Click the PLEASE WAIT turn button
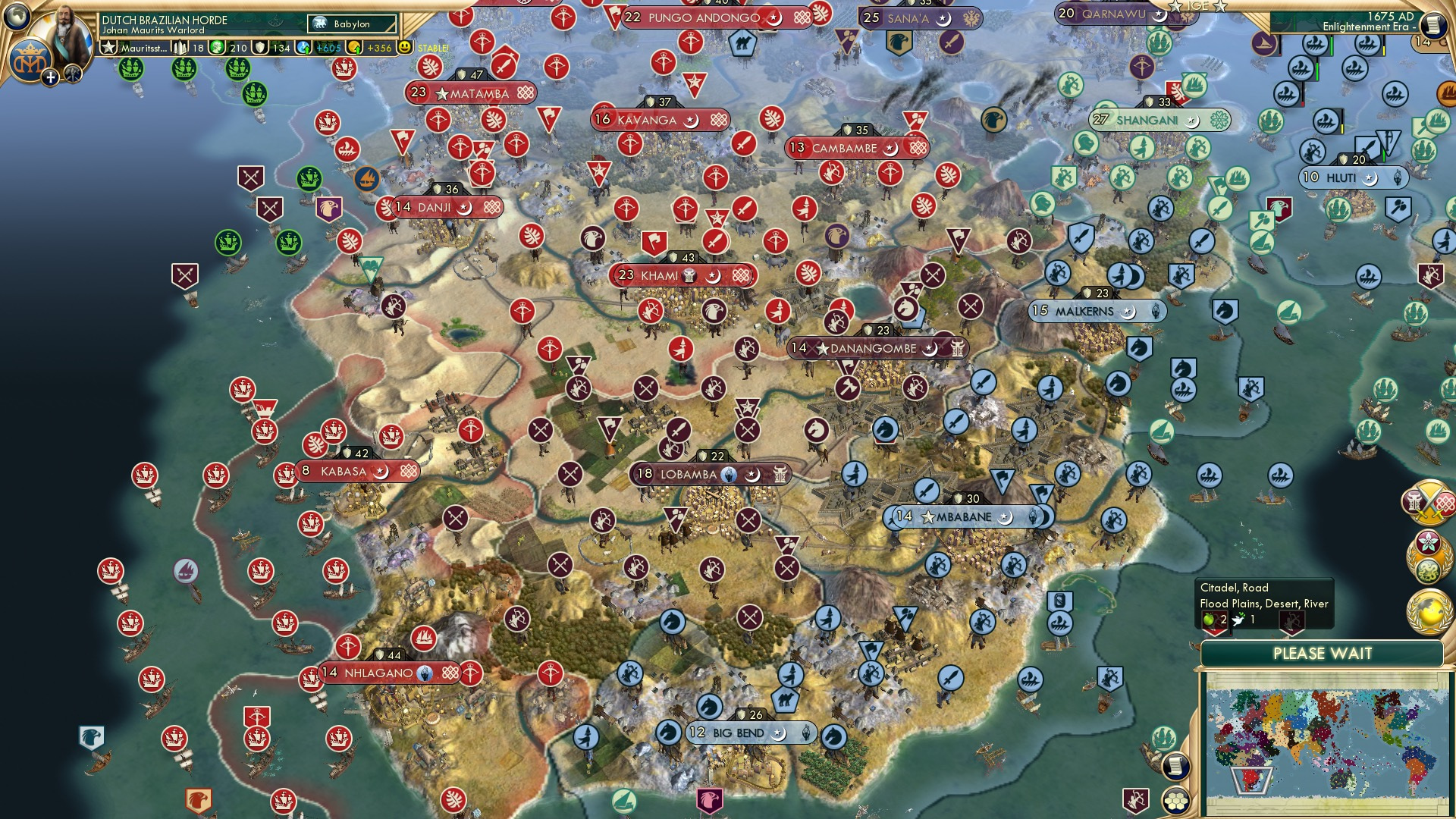The width and height of the screenshot is (1456, 819). point(1322,654)
